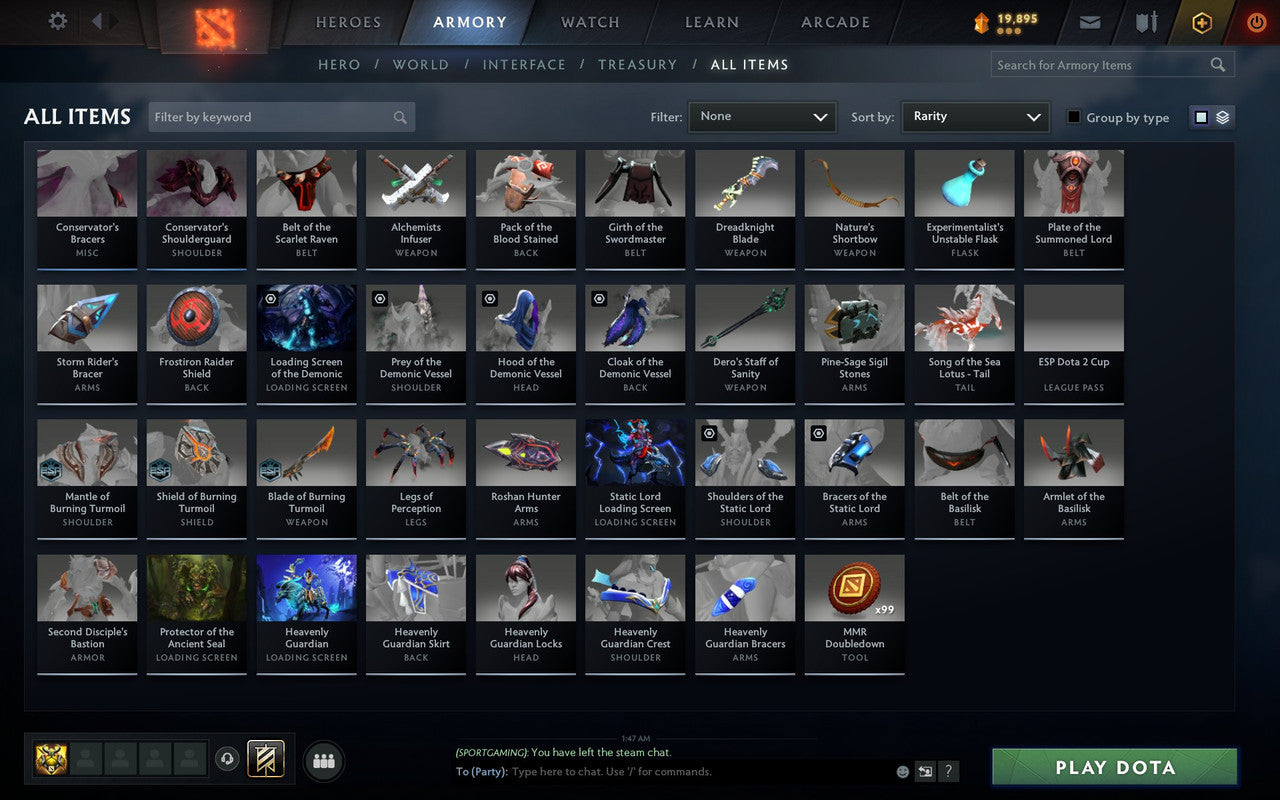This screenshot has width=1280, height=800.
Task: Open the settings gear icon
Action: [x=57, y=21]
